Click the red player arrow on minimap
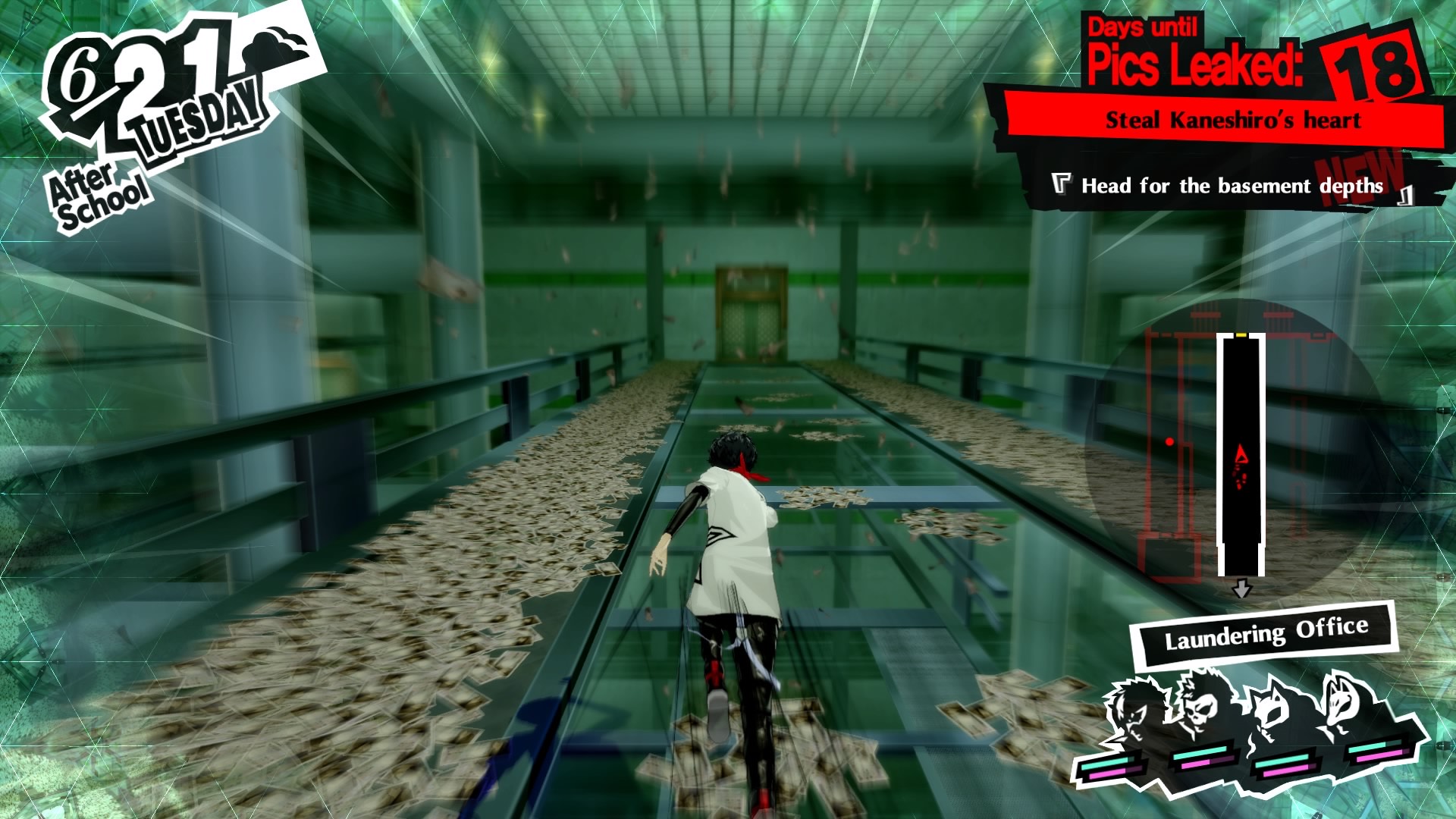 click(1241, 455)
